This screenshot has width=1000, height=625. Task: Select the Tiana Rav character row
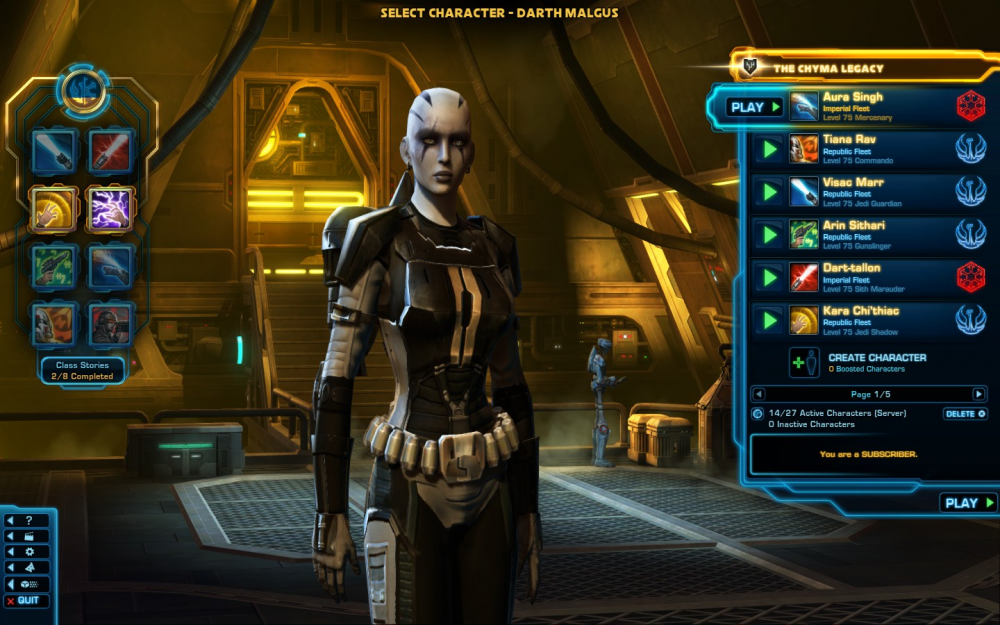860,149
